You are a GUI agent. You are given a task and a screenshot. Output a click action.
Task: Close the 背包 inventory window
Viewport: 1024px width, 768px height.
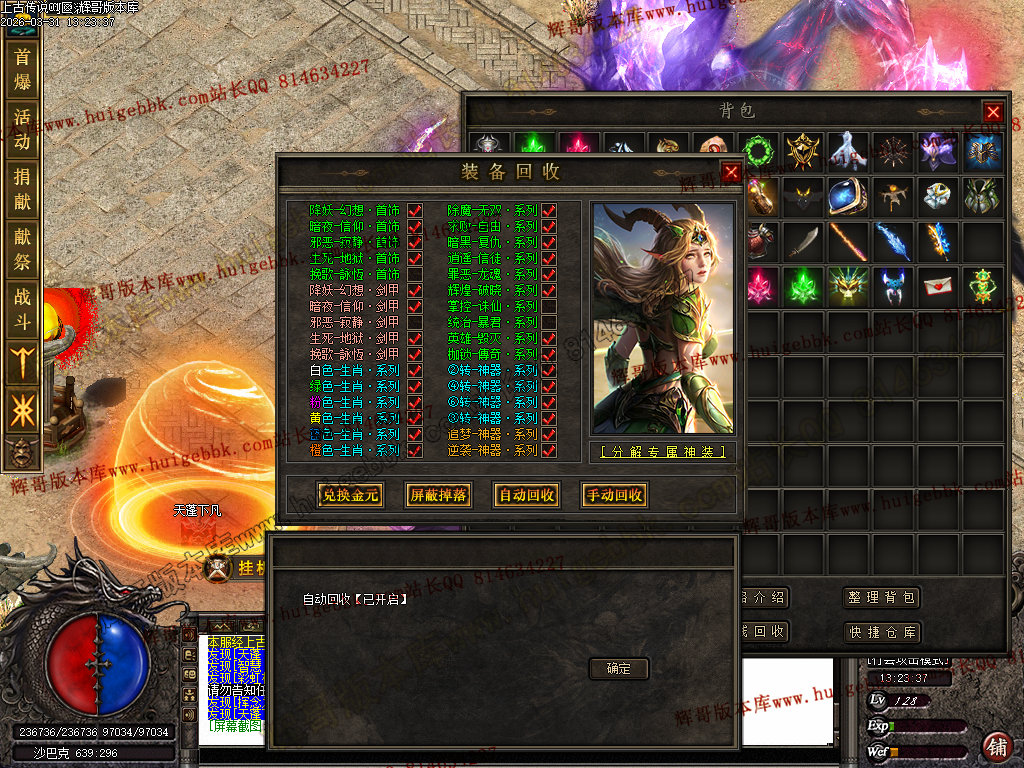tap(992, 112)
